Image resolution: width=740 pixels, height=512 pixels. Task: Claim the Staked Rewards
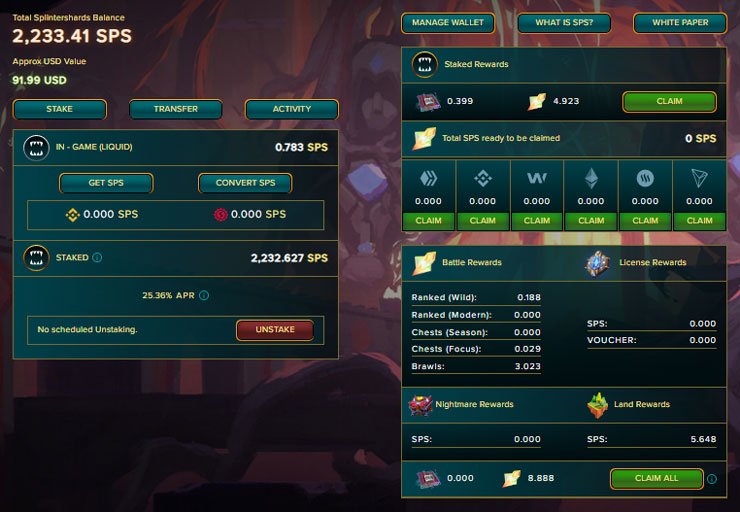[669, 101]
